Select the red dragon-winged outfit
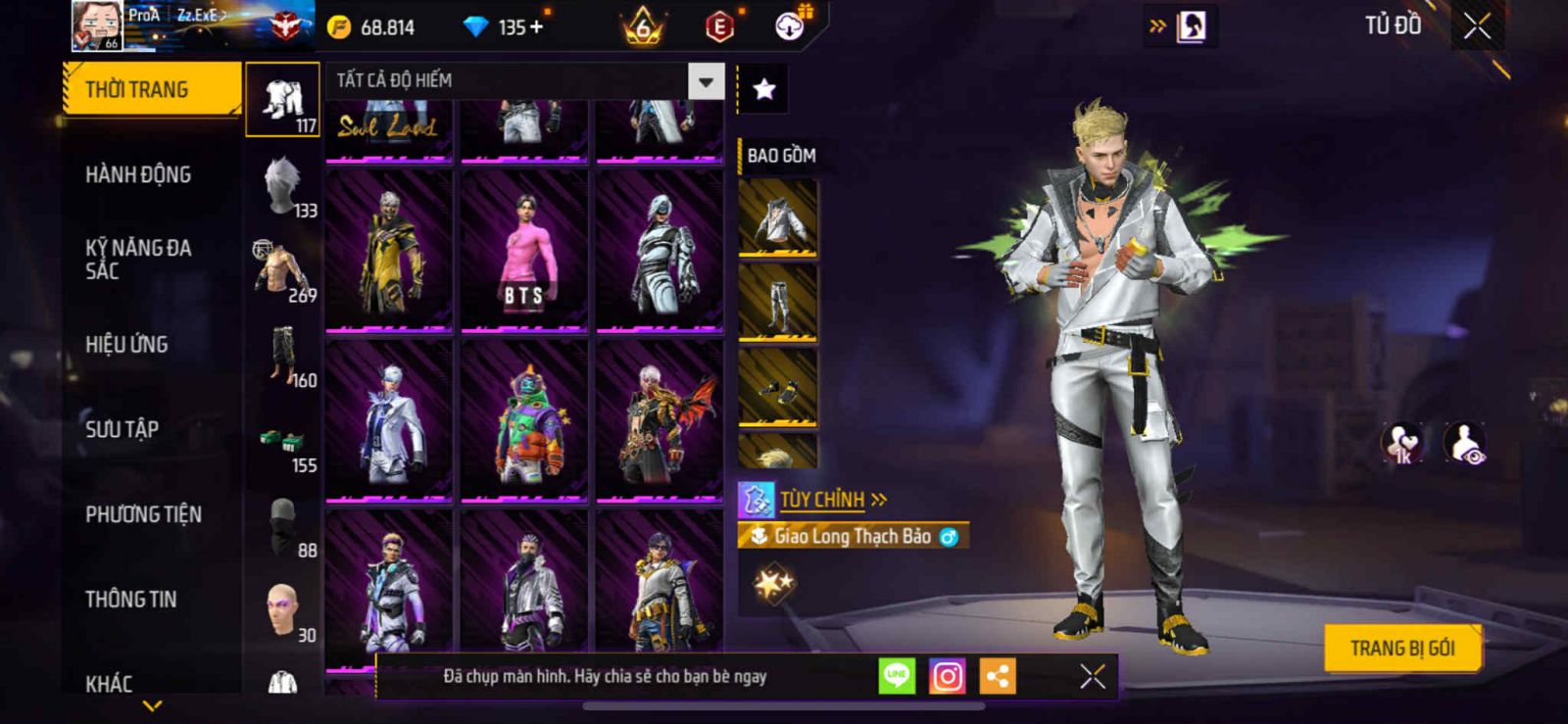 coord(660,421)
